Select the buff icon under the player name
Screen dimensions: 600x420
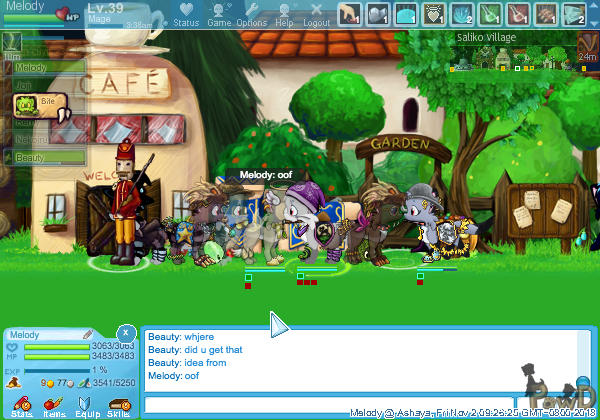coord(12,40)
